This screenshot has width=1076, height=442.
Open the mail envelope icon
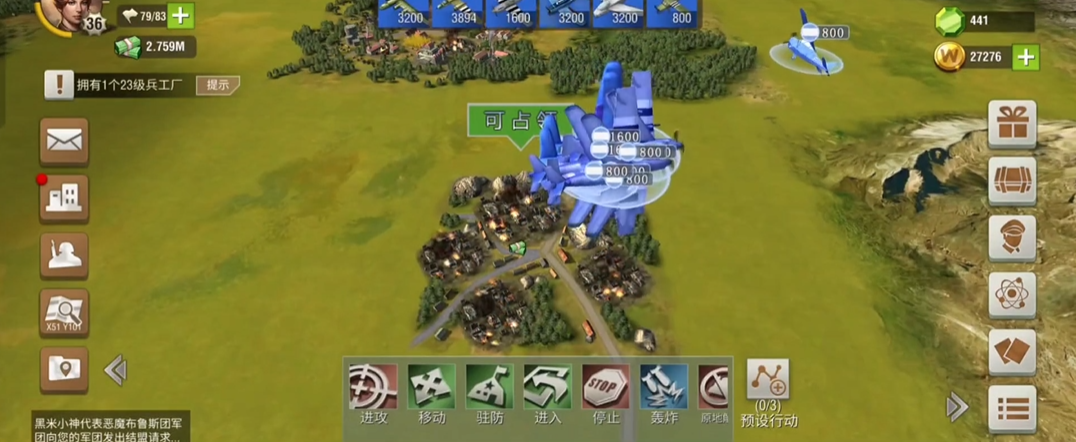(x=64, y=142)
